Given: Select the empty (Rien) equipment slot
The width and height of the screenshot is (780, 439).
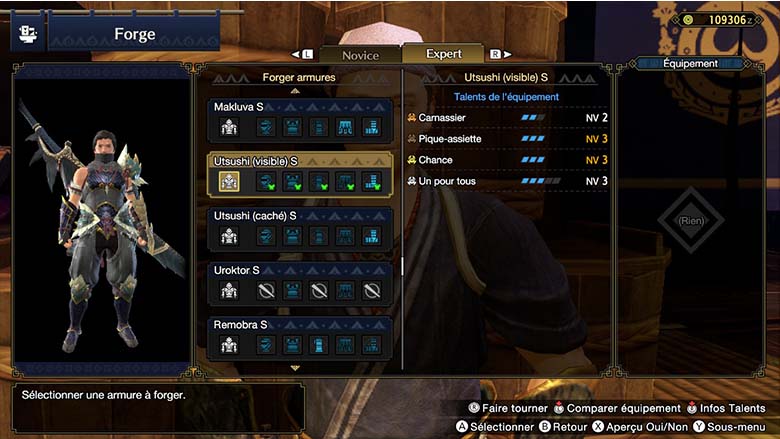Looking at the screenshot, I should click(x=690, y=220).
